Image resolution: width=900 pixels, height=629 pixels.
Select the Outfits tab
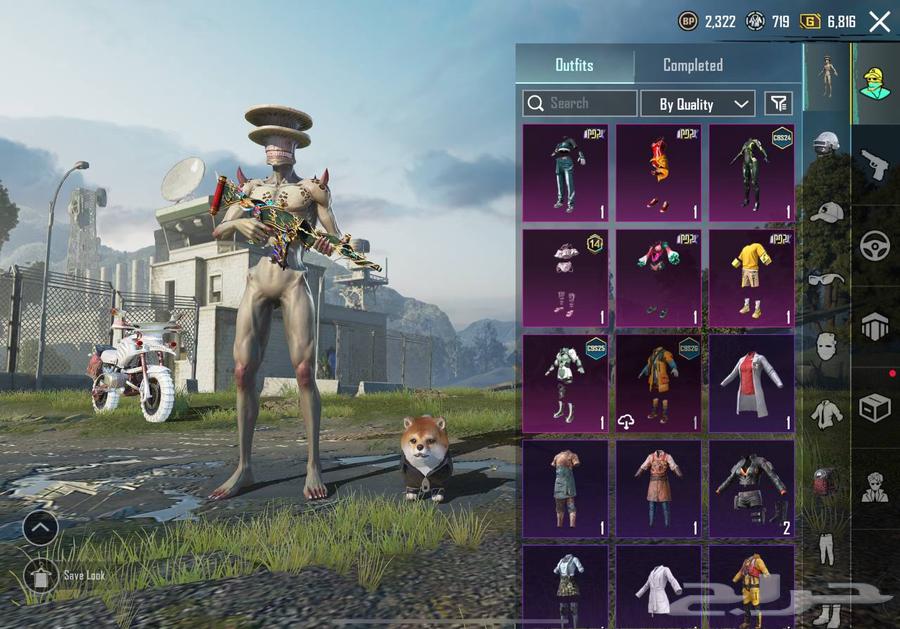point(574,65)
